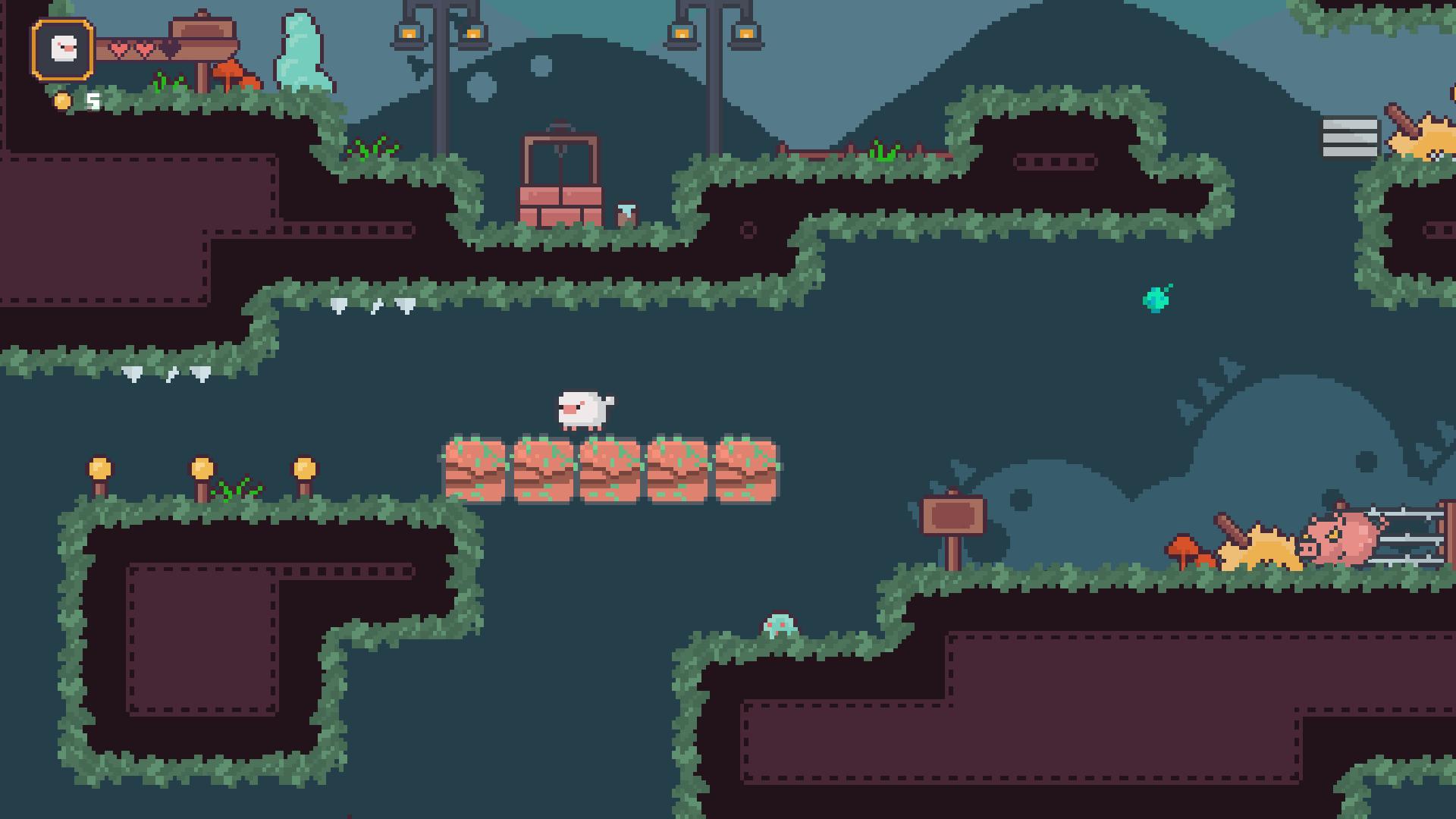Click the empty third heart icon
The height and width of the screenshot is (819, 1456).
click(170, 47)
